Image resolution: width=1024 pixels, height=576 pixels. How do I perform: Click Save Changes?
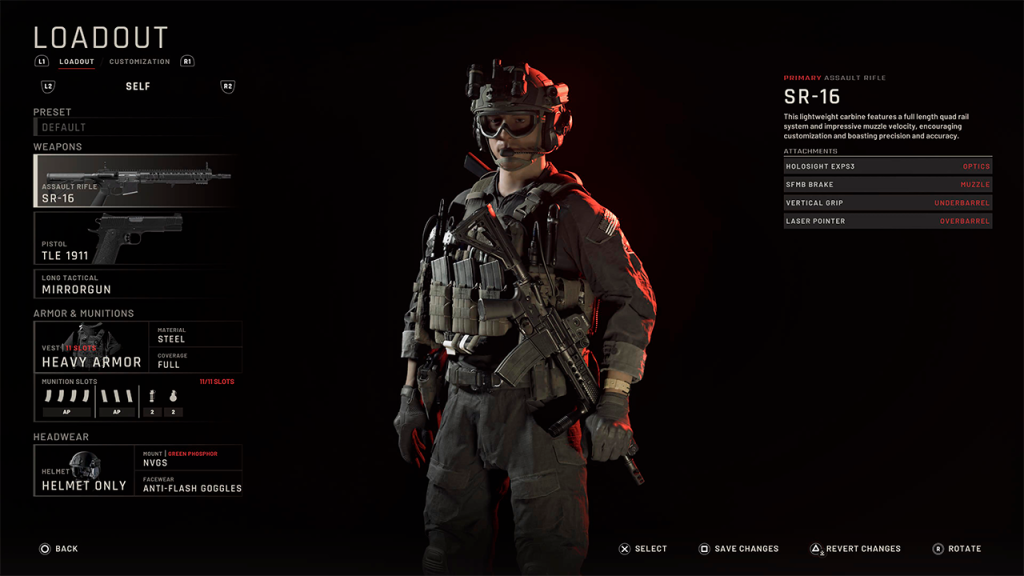(x=738, y=549)
